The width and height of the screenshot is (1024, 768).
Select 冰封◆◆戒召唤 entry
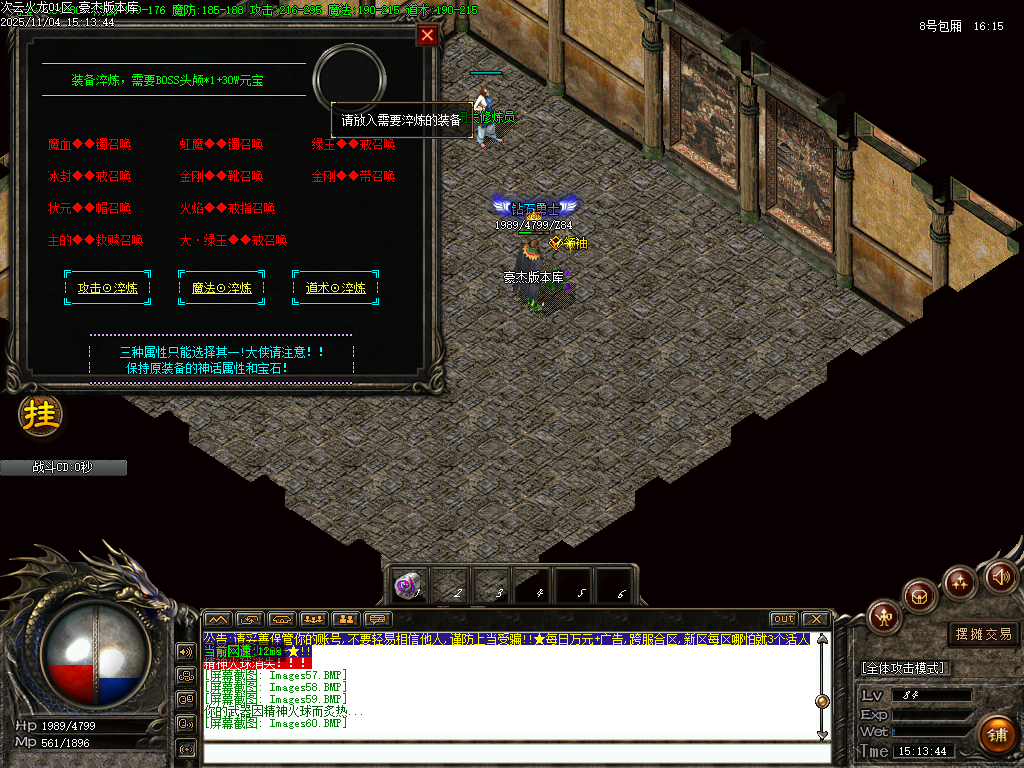pyautogui.click(x=89, y=176)
